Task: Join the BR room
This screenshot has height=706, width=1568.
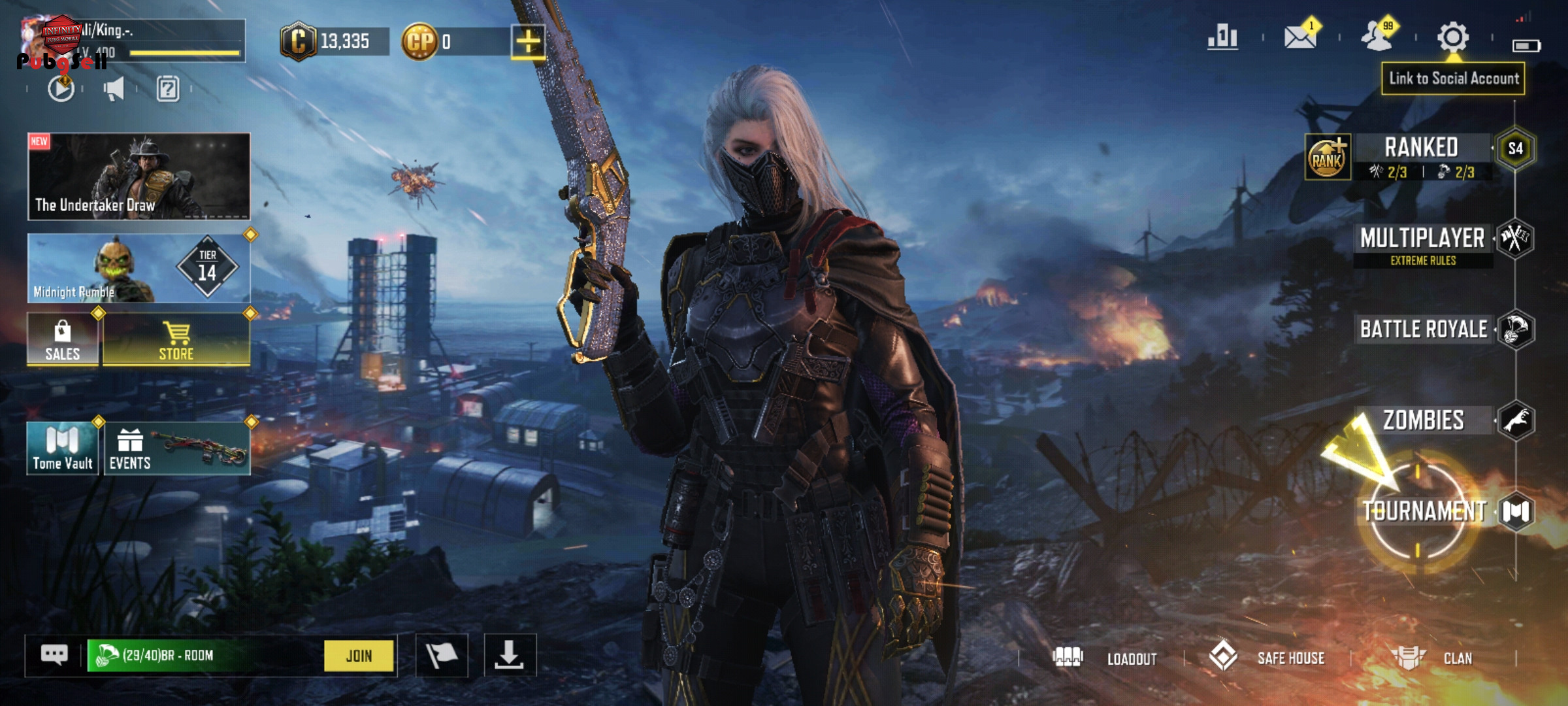Action: point(359,656)
